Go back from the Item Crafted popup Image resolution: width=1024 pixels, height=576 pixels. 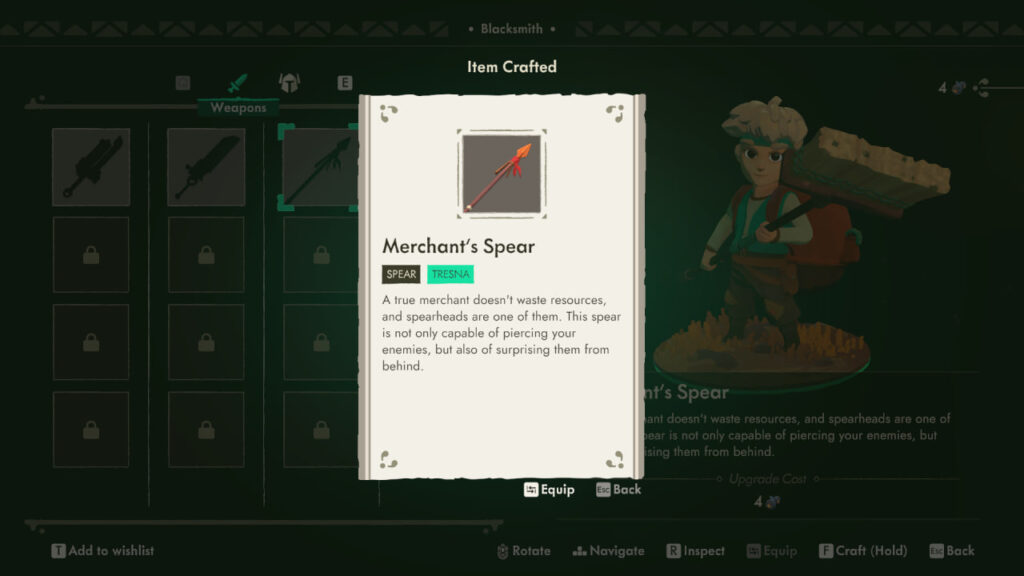(618, 490)
